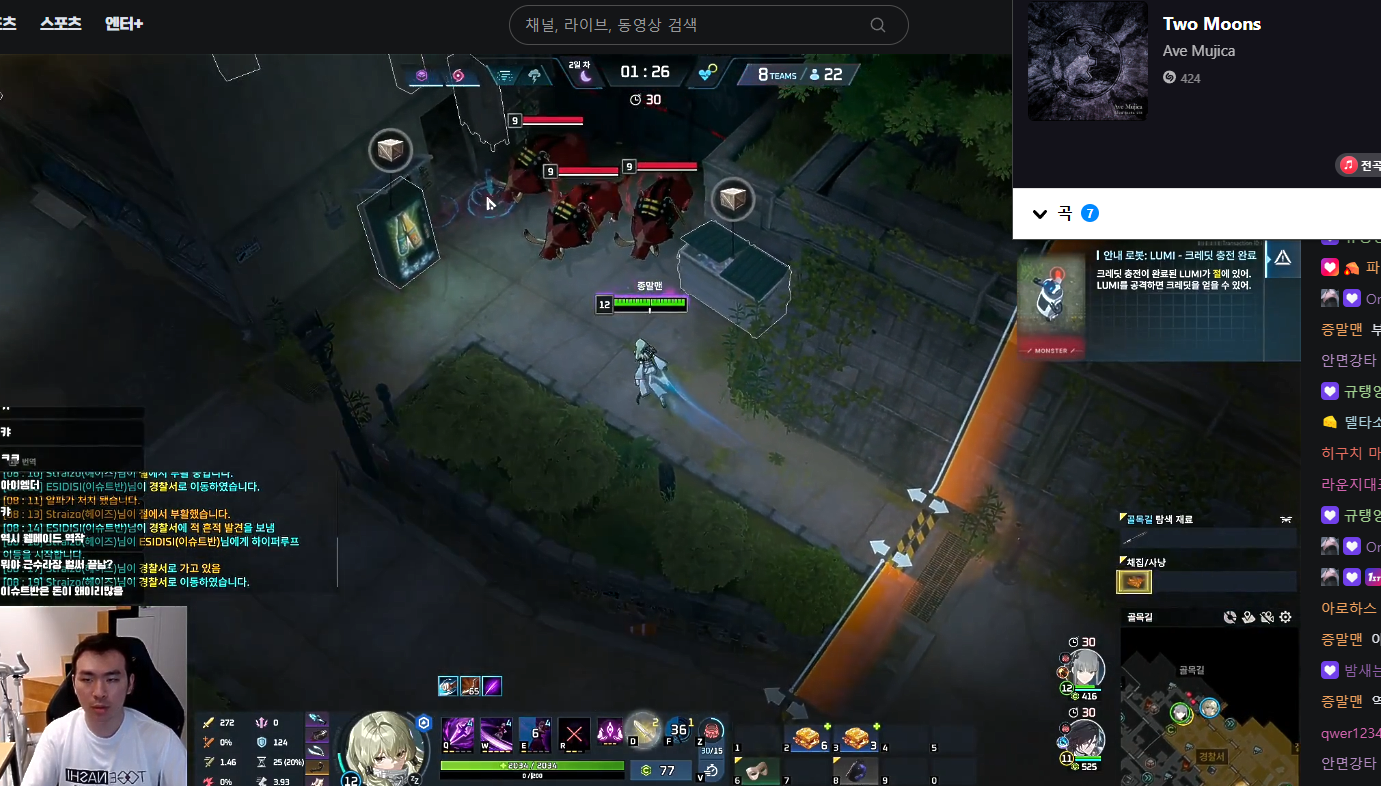
Task: Activate the Q skill icon
Action: 458,733
